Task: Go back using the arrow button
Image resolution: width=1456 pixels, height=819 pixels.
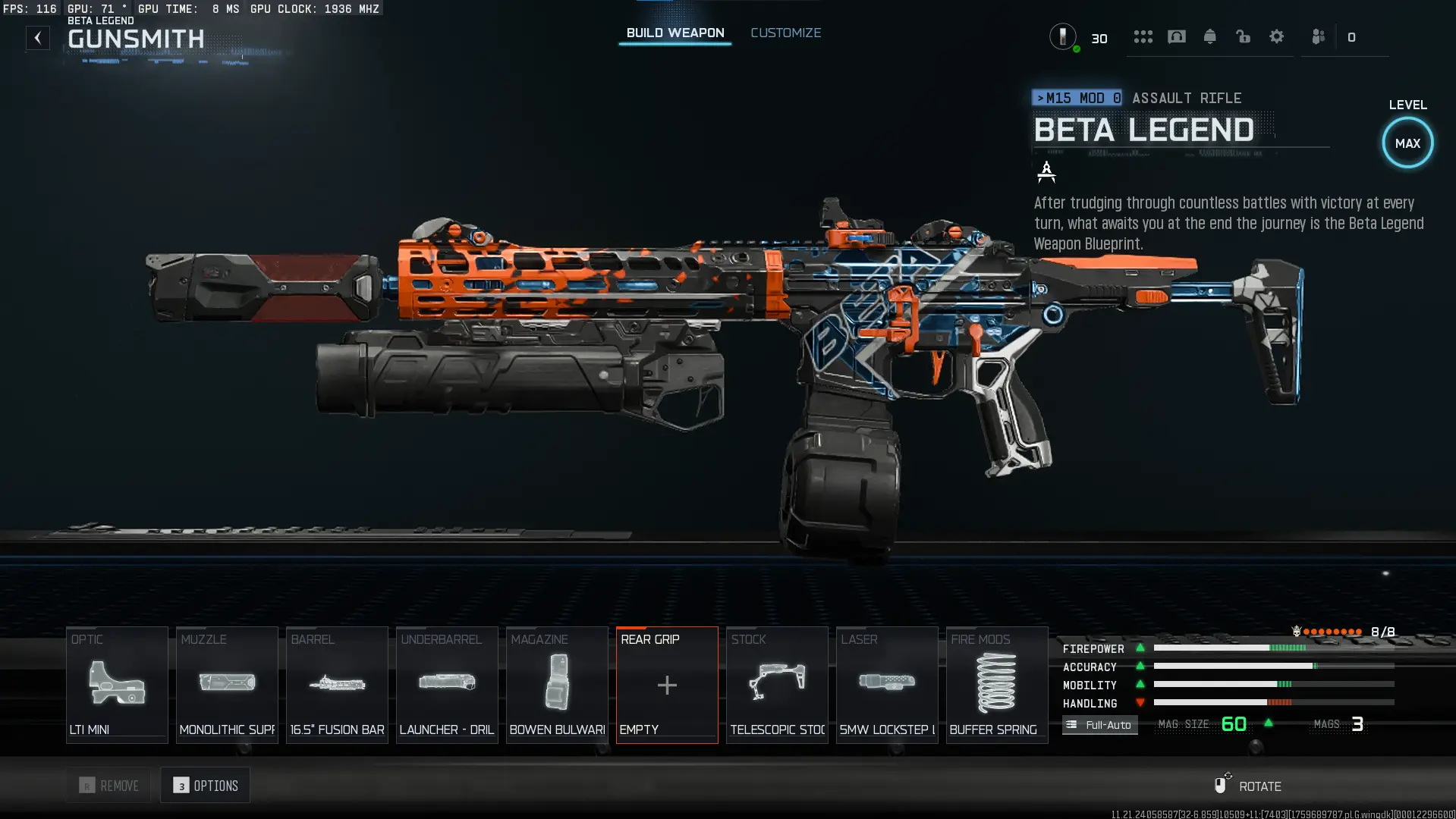Action: [x=38, y=38]
